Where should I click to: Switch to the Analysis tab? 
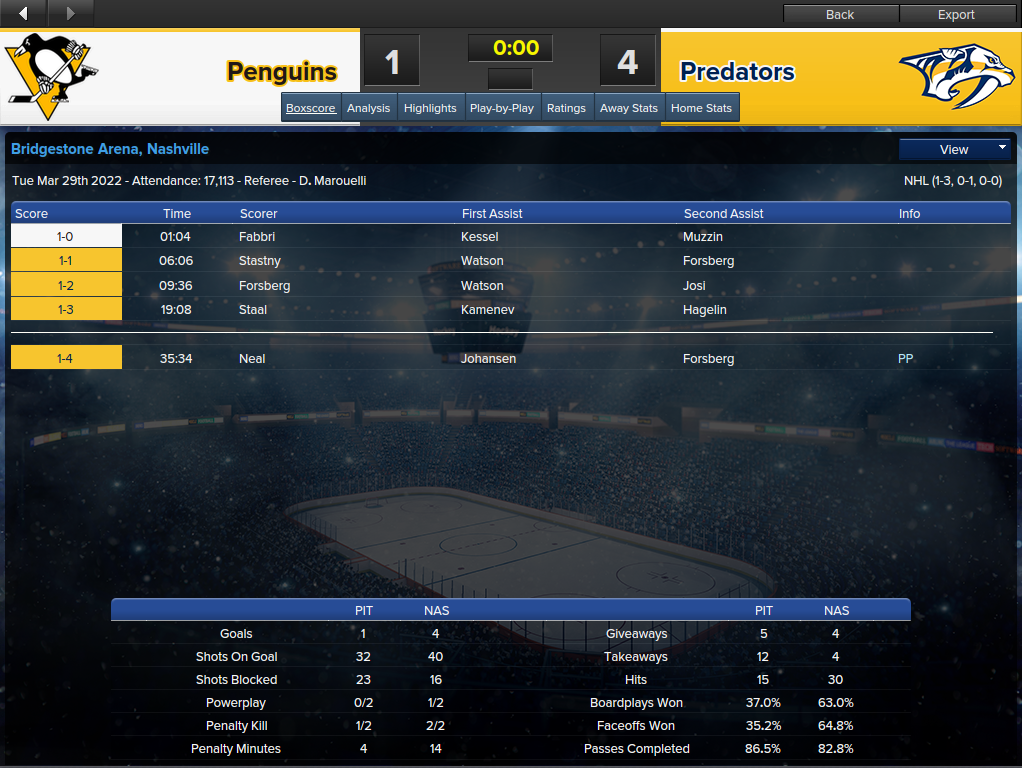click(x=368, y=108)
